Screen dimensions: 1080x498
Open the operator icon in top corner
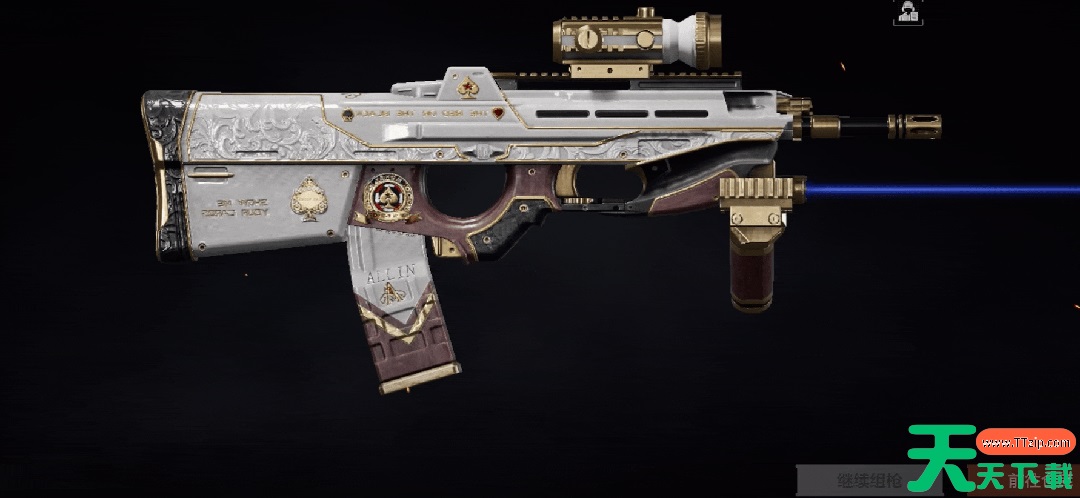coord(909,12)
